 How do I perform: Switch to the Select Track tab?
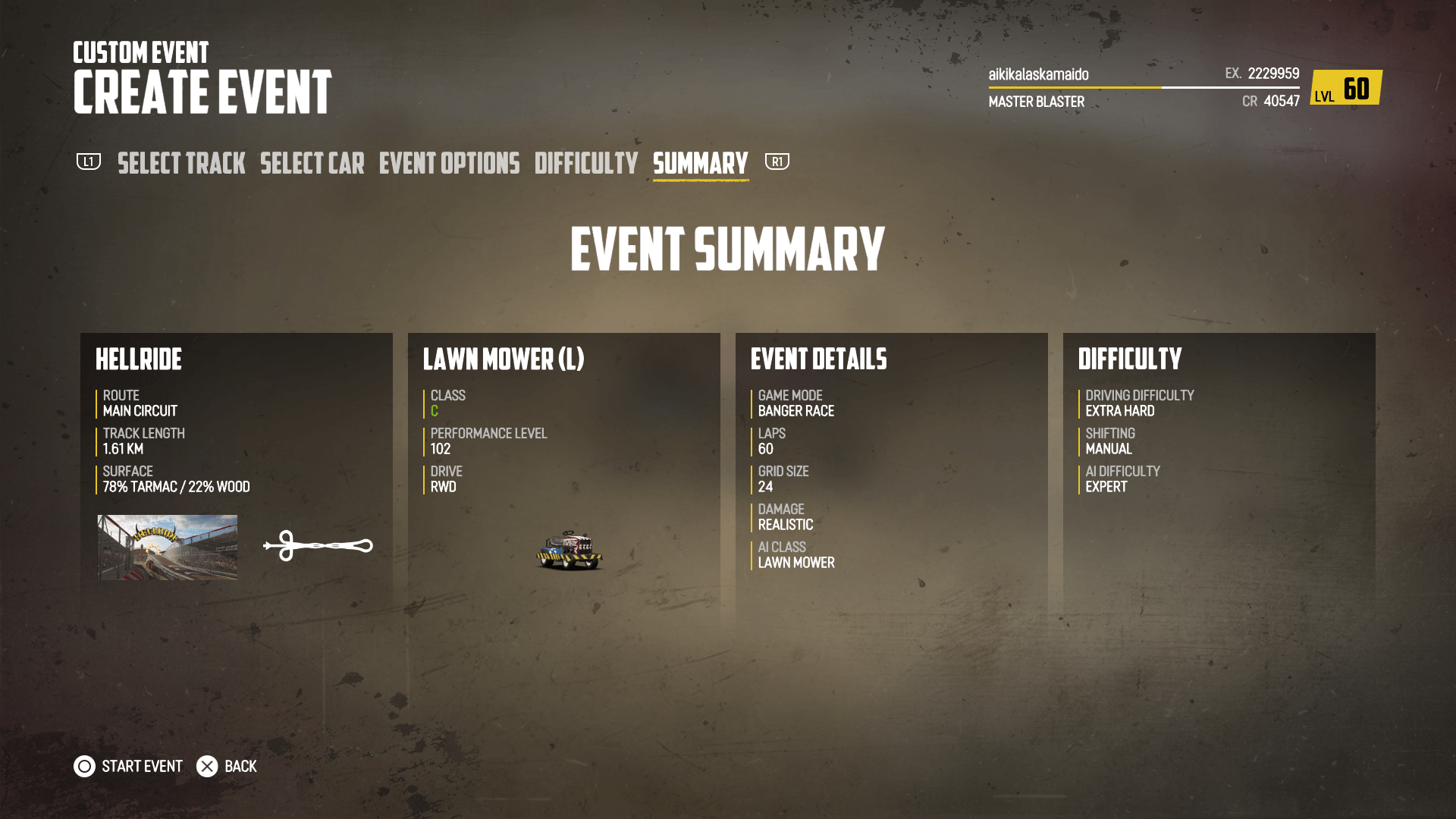pyautogui.click(x=181, y=163)
